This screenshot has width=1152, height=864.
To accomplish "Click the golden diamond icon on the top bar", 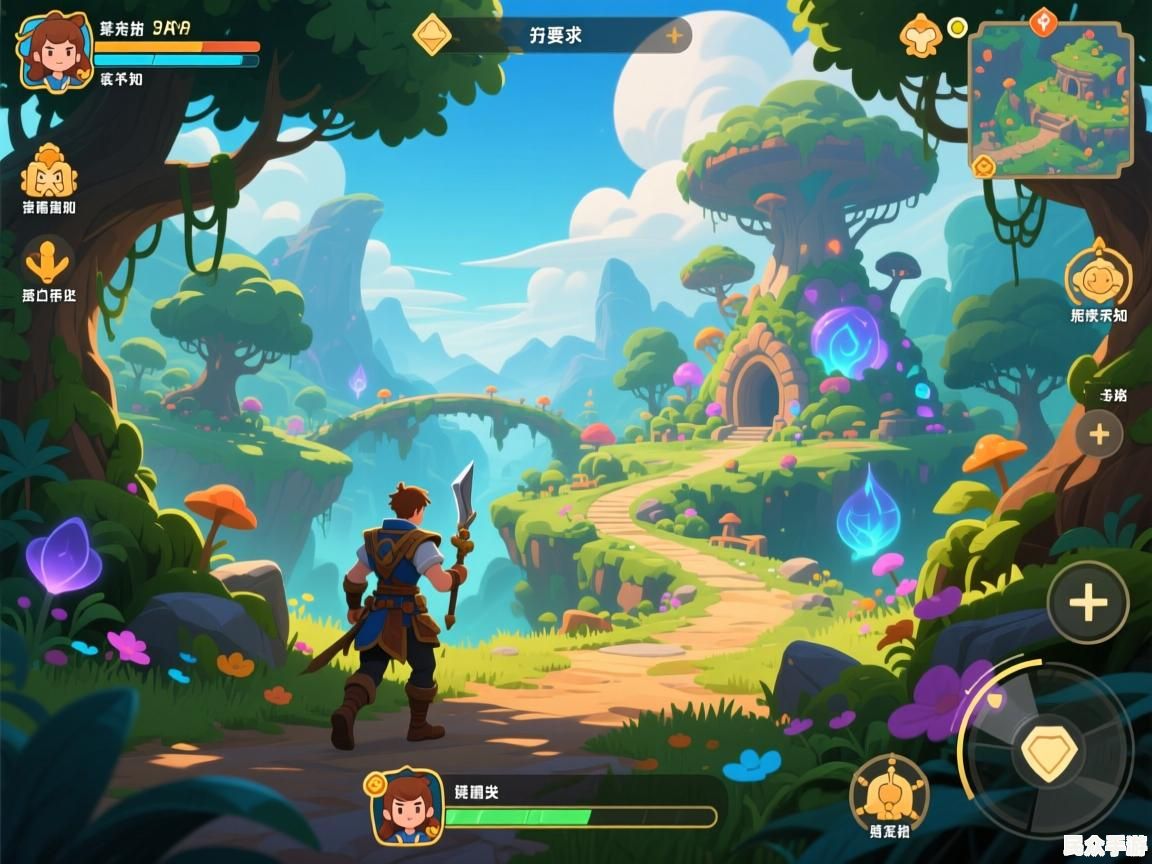I will tap(432, 35).
